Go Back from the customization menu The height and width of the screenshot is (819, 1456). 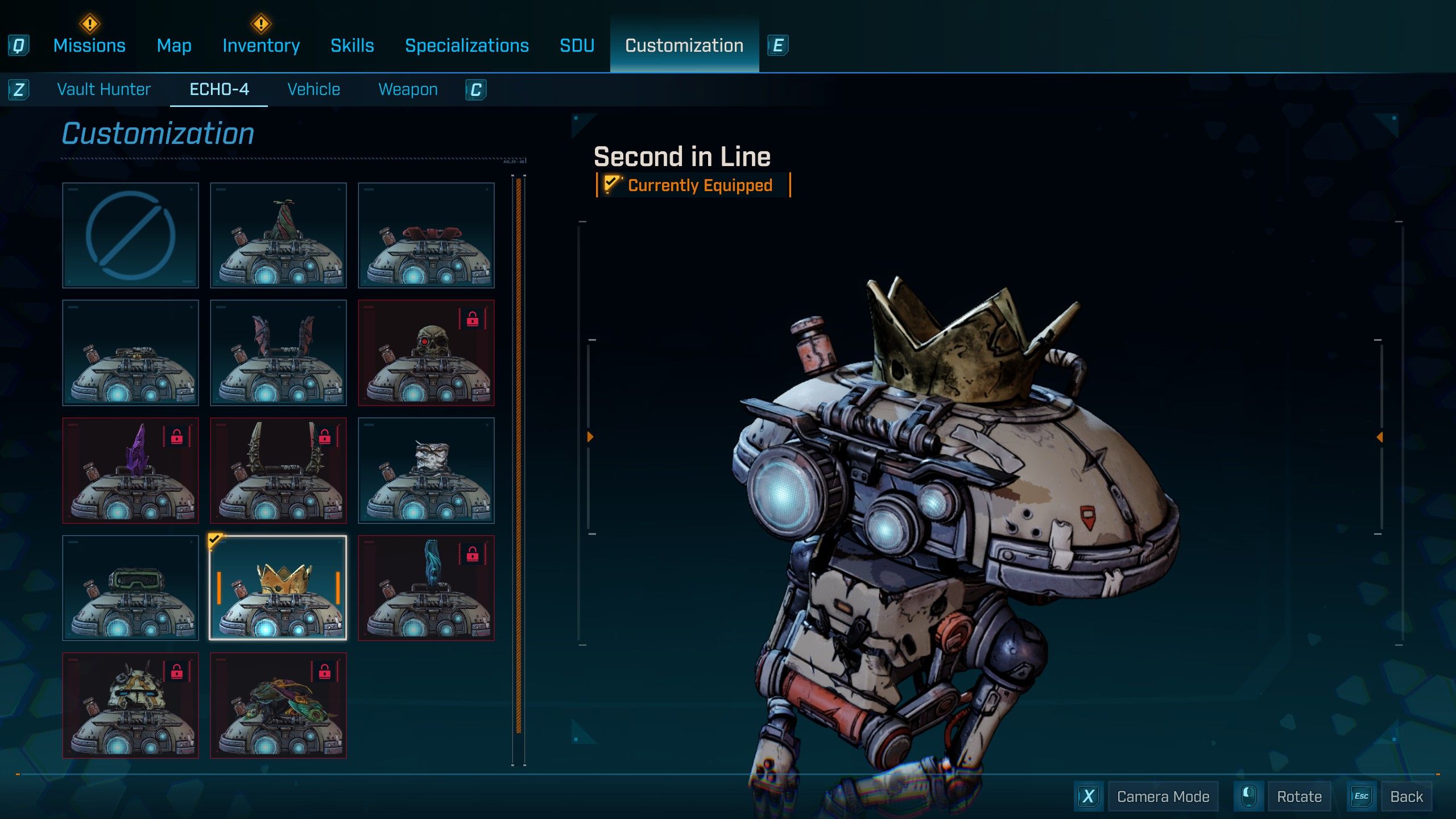(1406, 796)
